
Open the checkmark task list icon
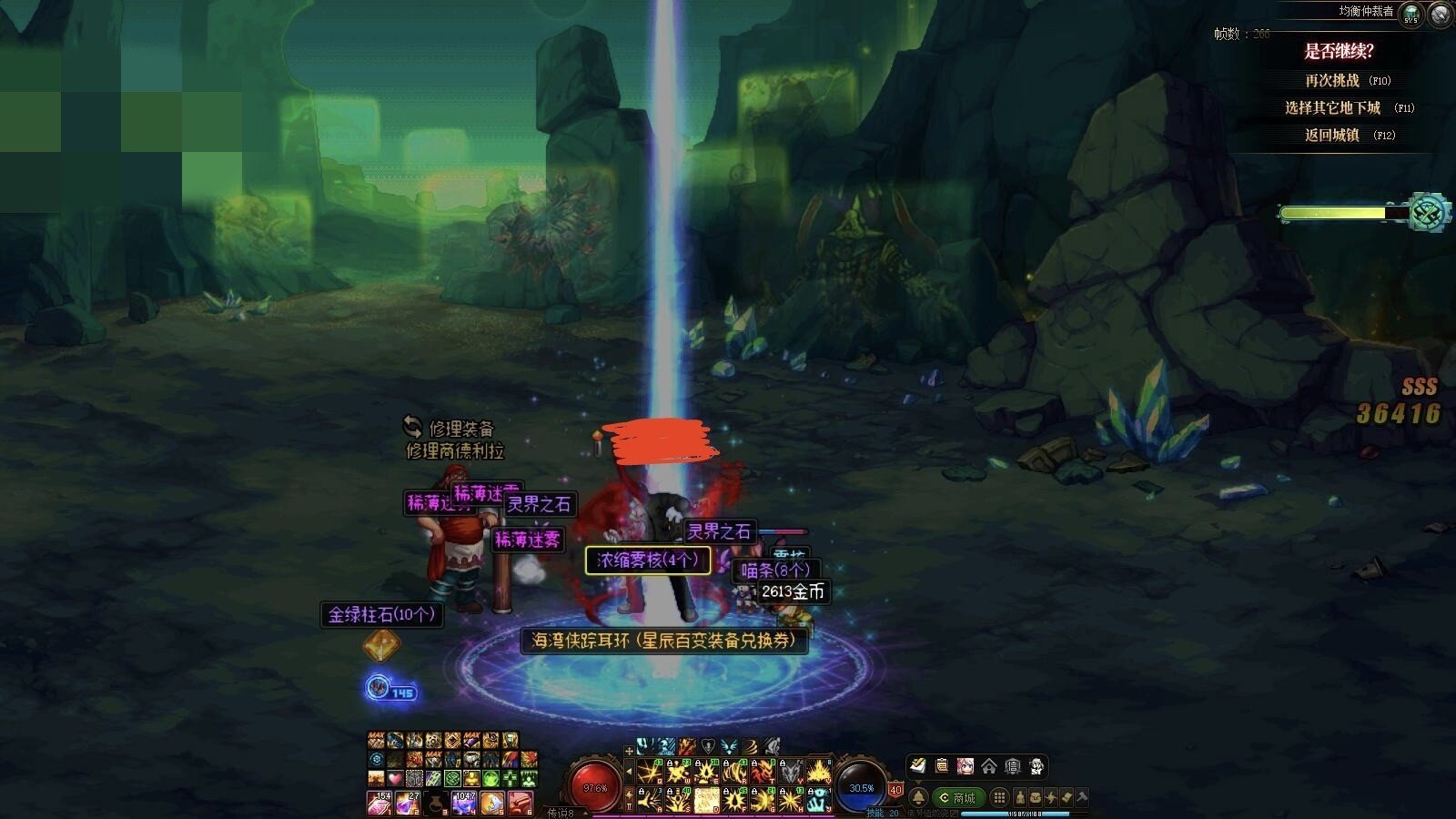[x=918, y=766]
